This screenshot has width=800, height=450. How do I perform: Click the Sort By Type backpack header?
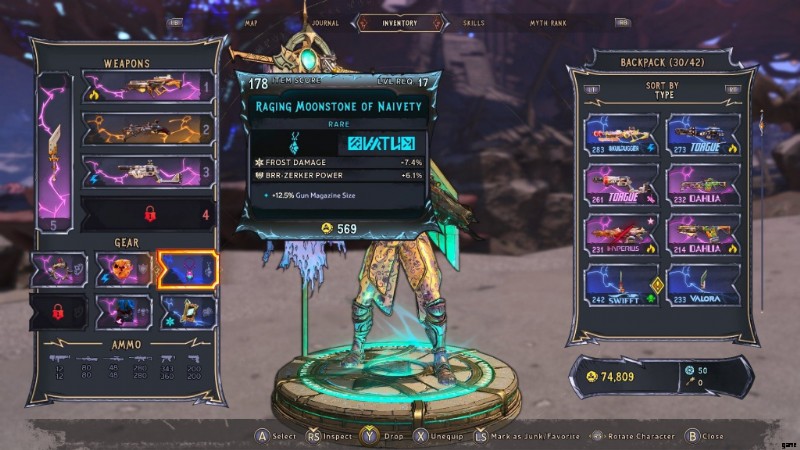[x=660, y=91]
